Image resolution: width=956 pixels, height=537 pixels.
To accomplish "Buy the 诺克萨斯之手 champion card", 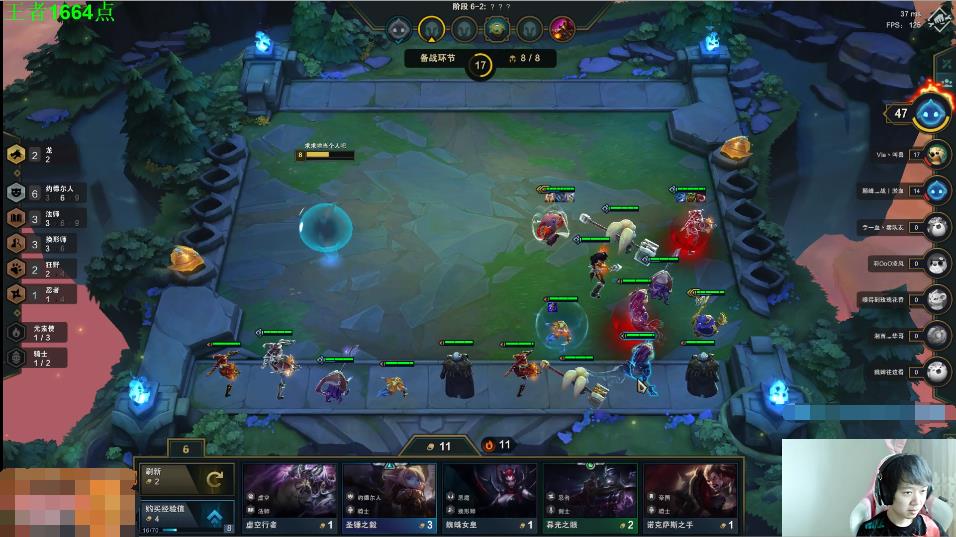I will [x=690, y=497].
